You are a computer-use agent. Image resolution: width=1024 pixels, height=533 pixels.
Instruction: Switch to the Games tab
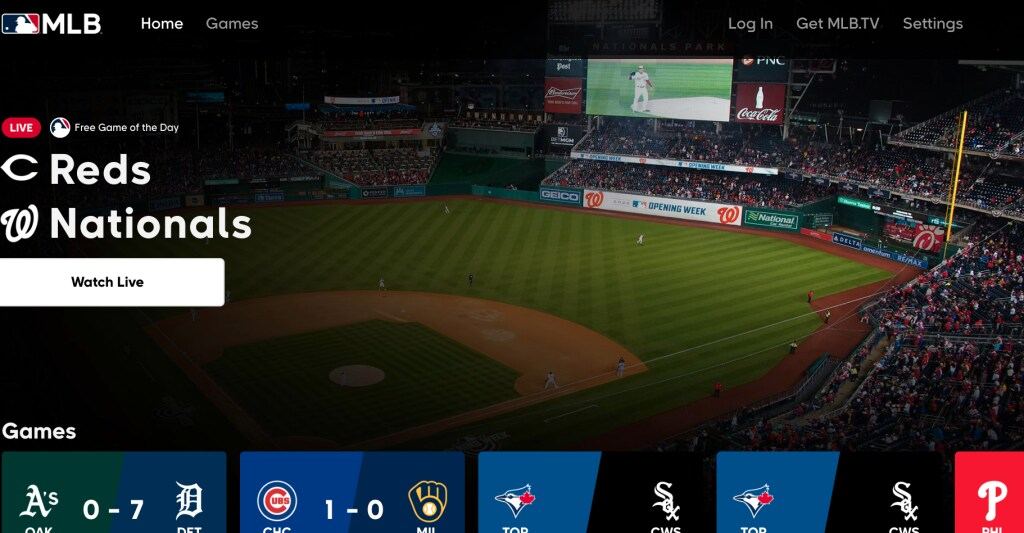232,24
